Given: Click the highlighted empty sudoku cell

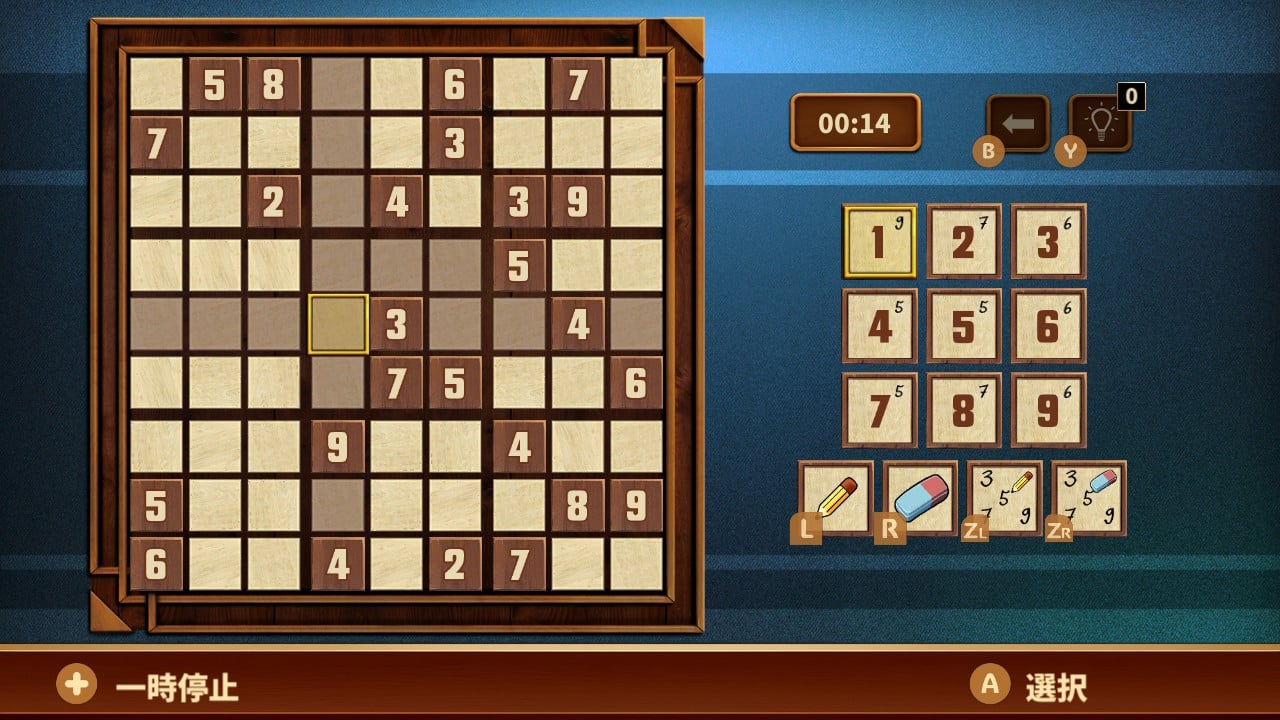Looking at the screenshot, I should (339, 324).
